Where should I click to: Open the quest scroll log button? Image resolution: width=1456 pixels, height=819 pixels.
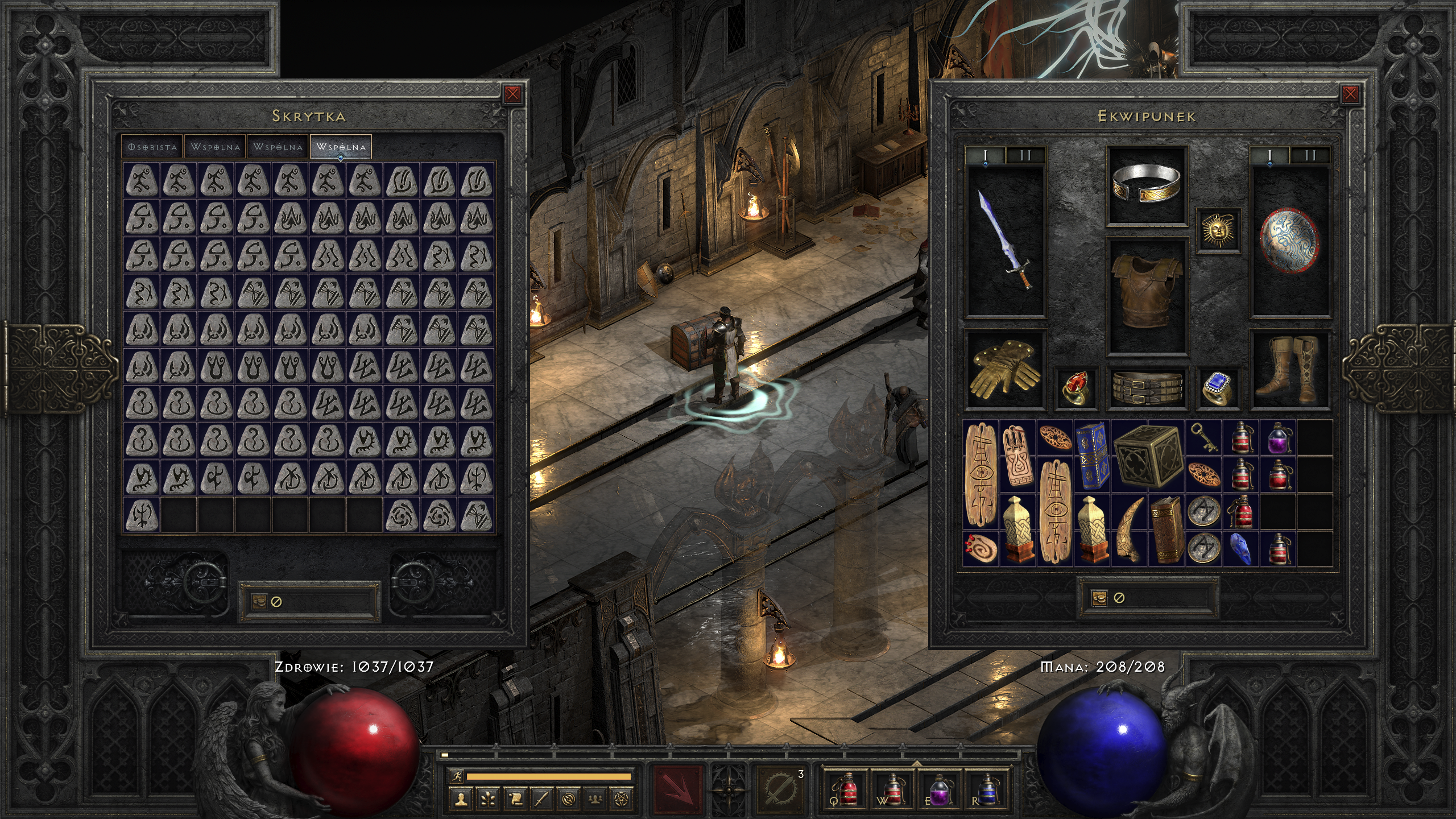(515, 799)
